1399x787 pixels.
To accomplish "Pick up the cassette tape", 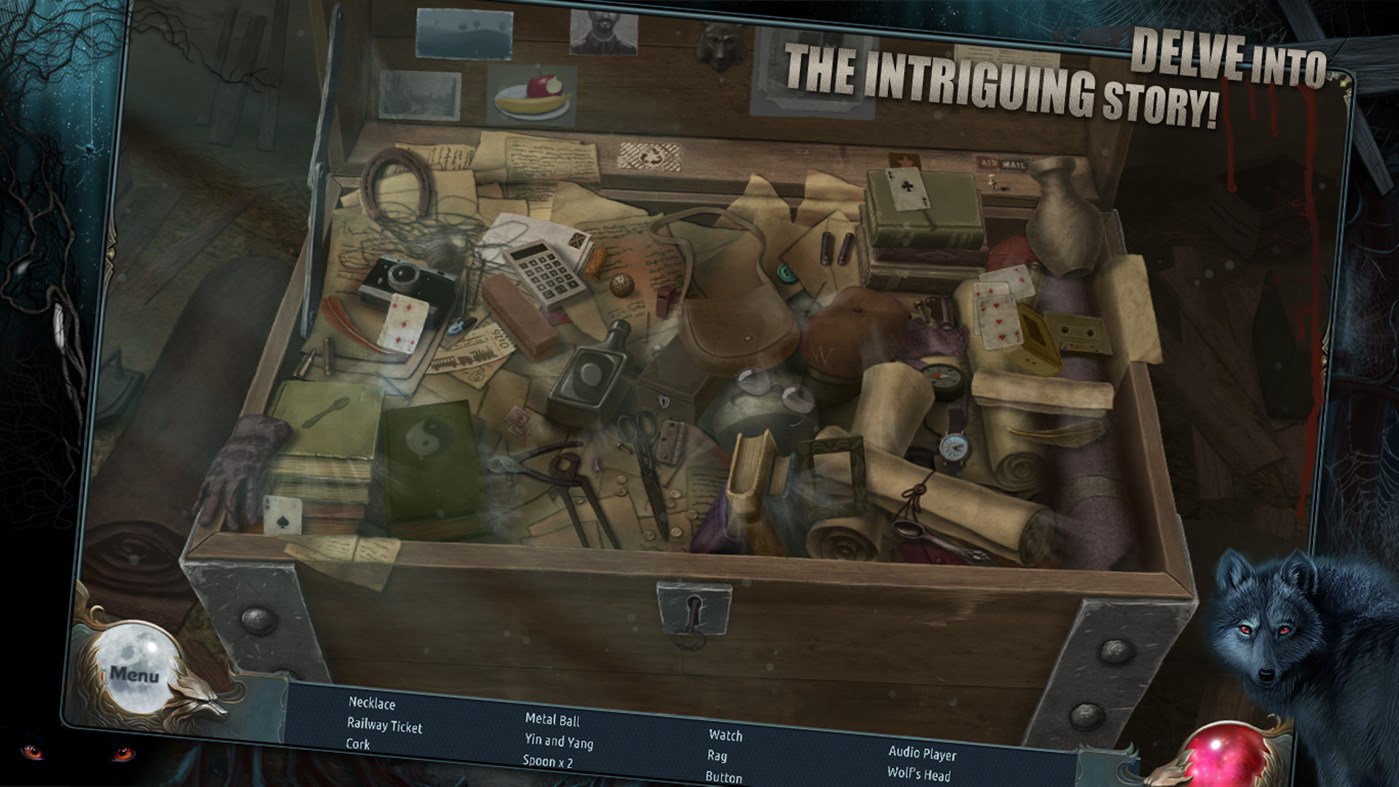I will point(1077,331).
